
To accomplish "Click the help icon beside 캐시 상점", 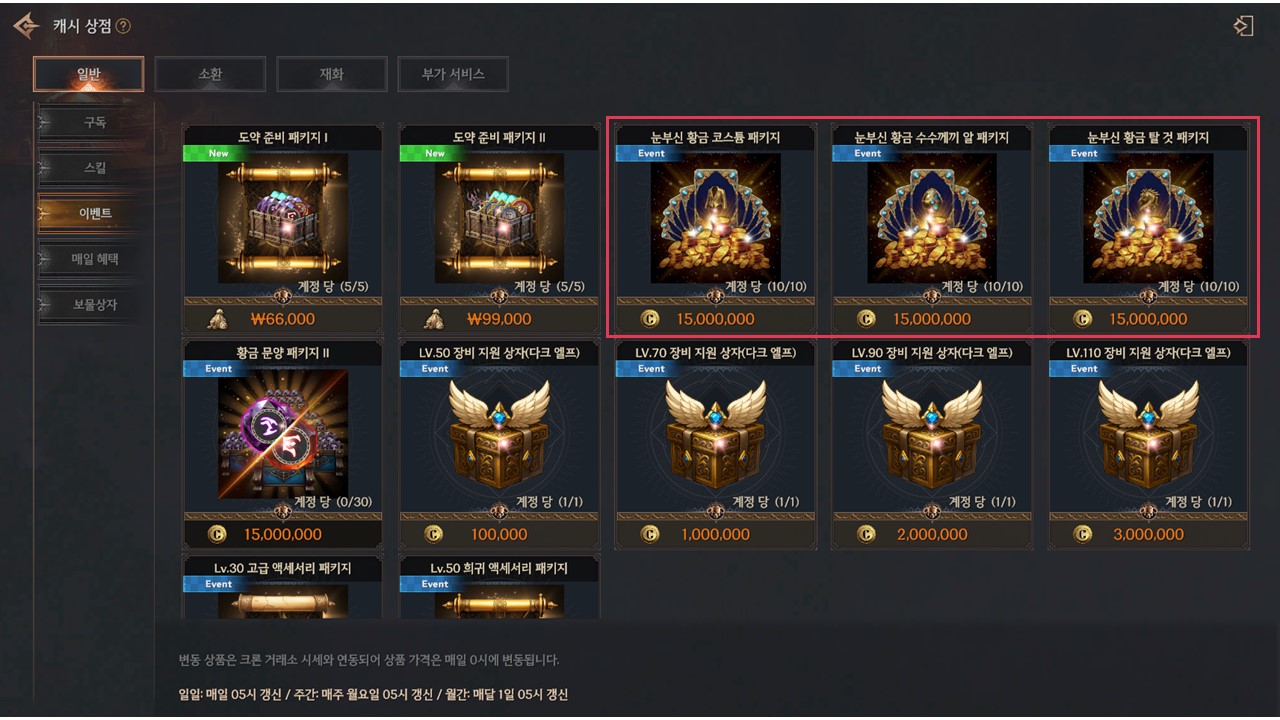I will click(x=123, y=26).
